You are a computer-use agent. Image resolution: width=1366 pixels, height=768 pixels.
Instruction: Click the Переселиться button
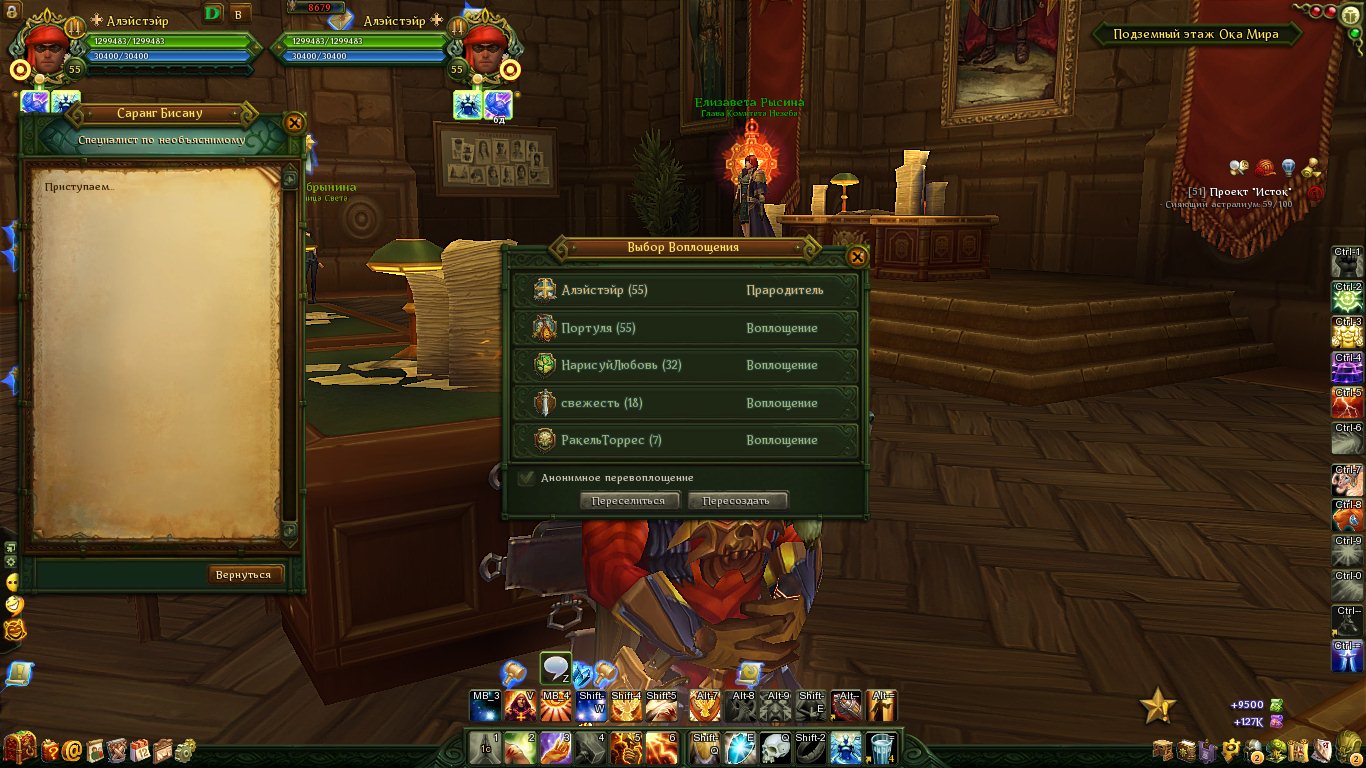coord(629,501)
